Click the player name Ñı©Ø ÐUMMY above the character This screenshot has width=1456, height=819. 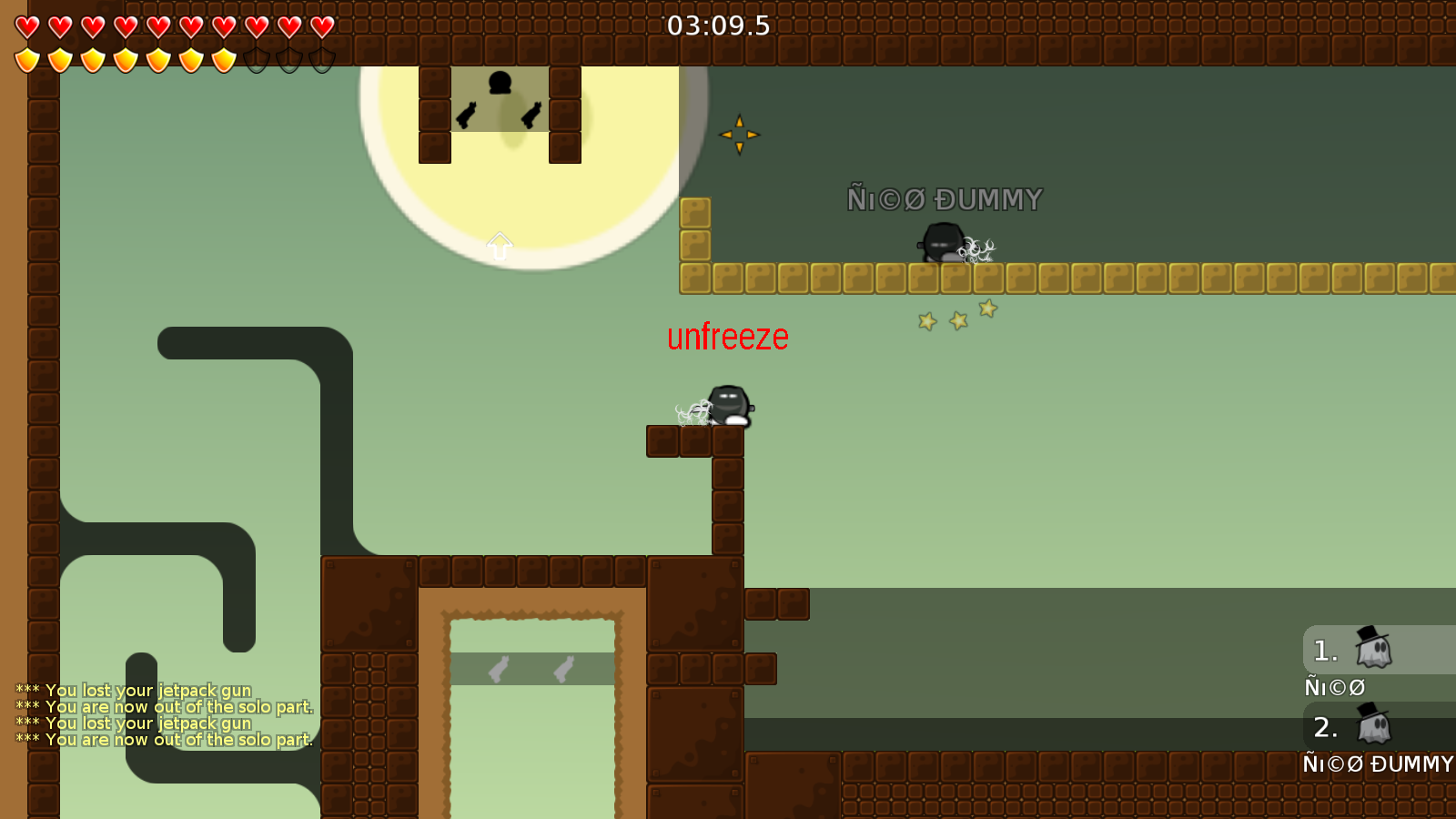[x=945, y=197]
